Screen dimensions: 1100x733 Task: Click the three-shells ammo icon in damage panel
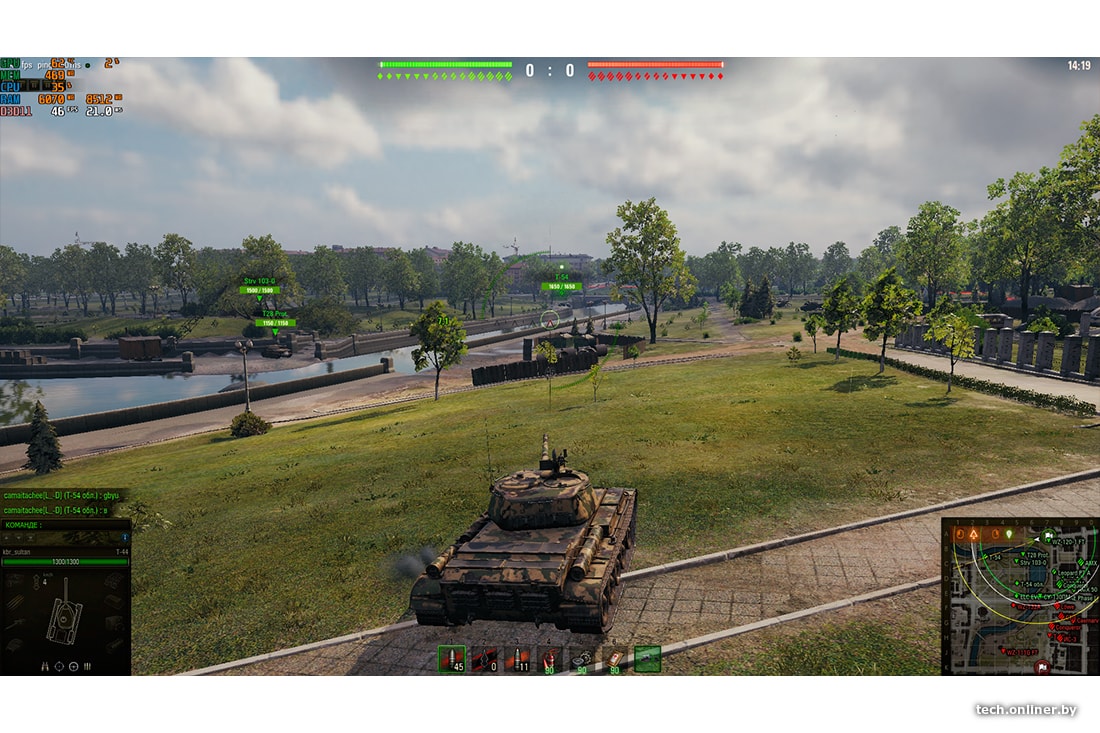[x=88, y=665]
